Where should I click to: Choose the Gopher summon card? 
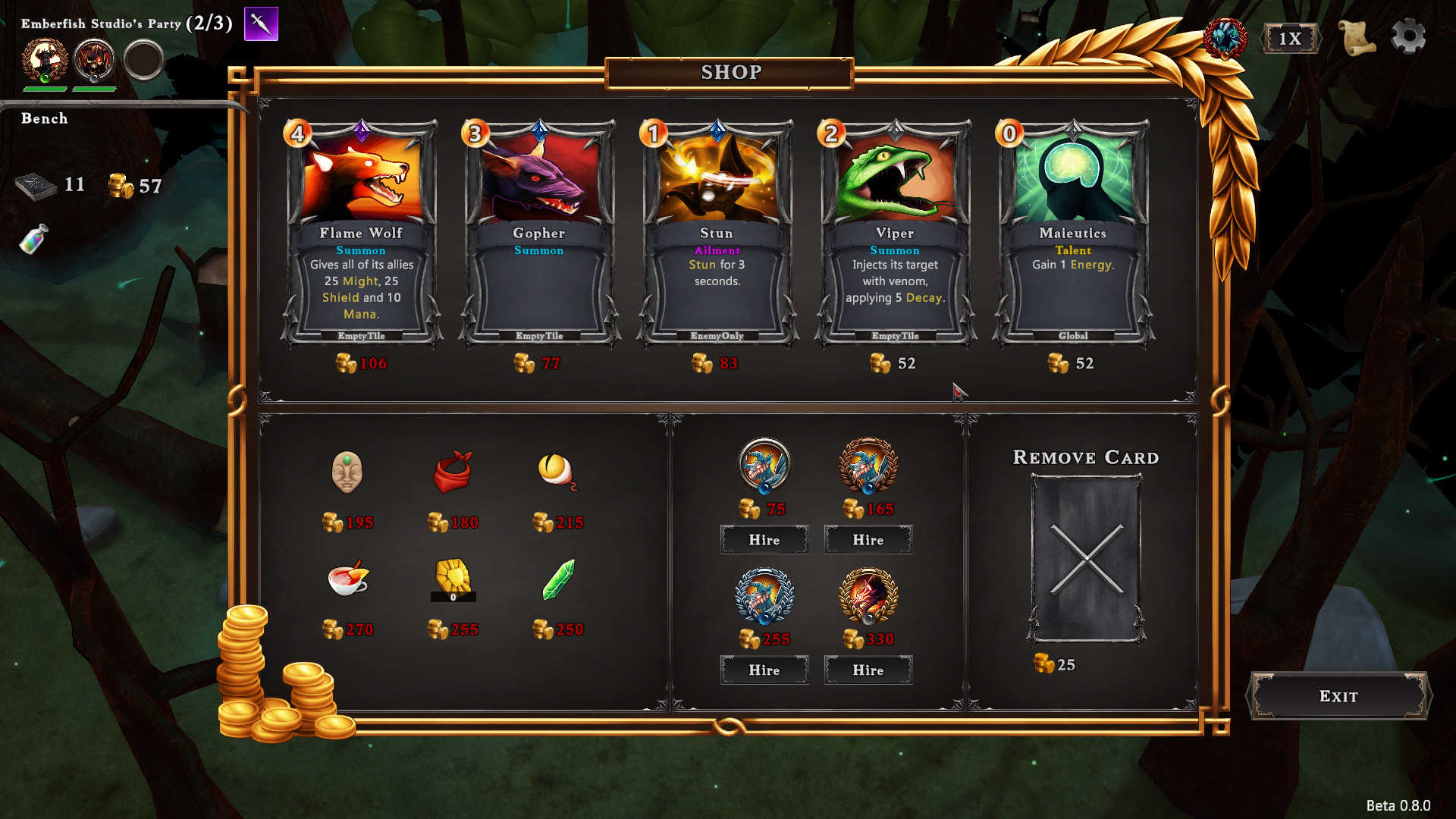click(x=538, y=231)
